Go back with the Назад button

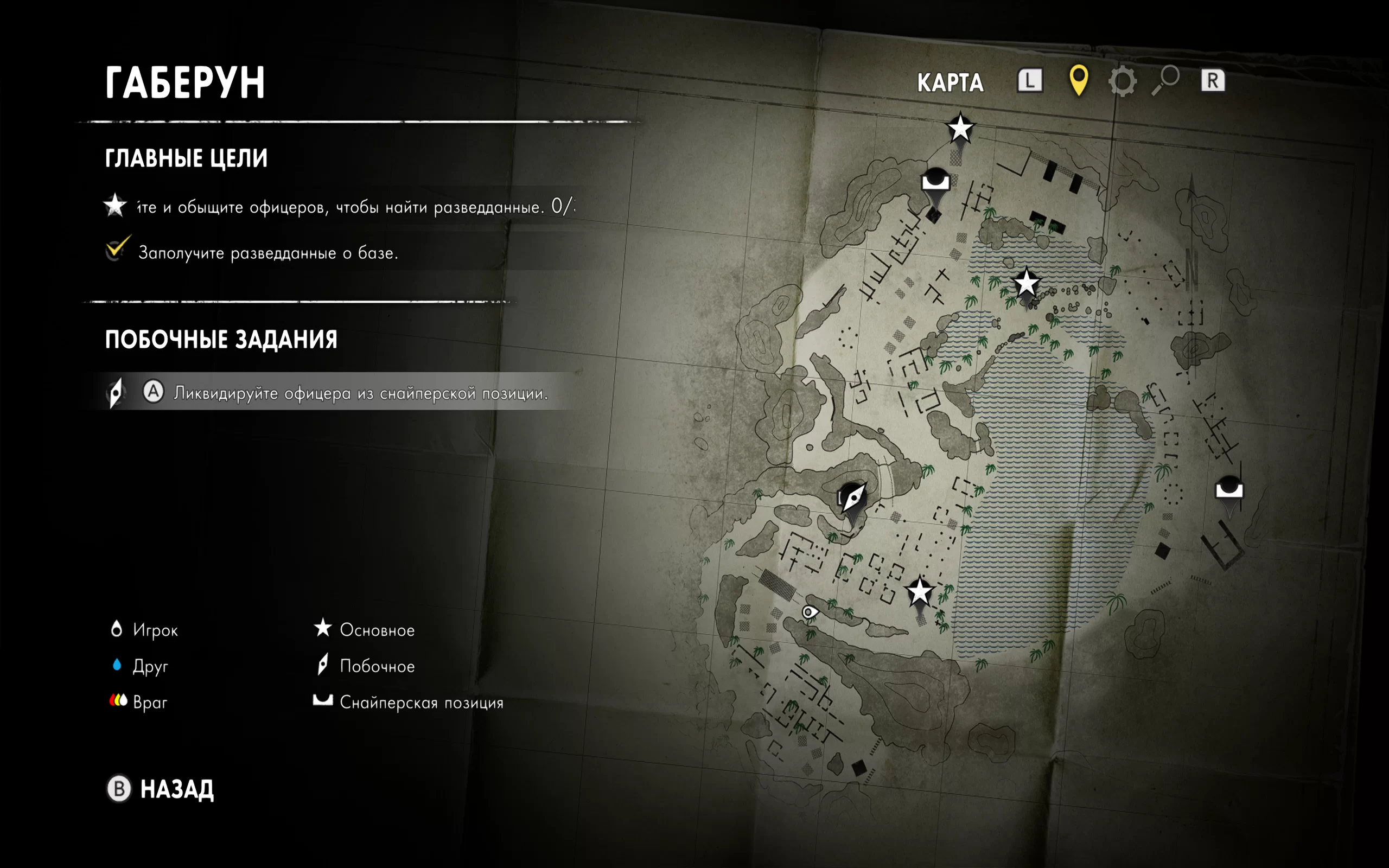pyautogui.click(x=161, y=789)
